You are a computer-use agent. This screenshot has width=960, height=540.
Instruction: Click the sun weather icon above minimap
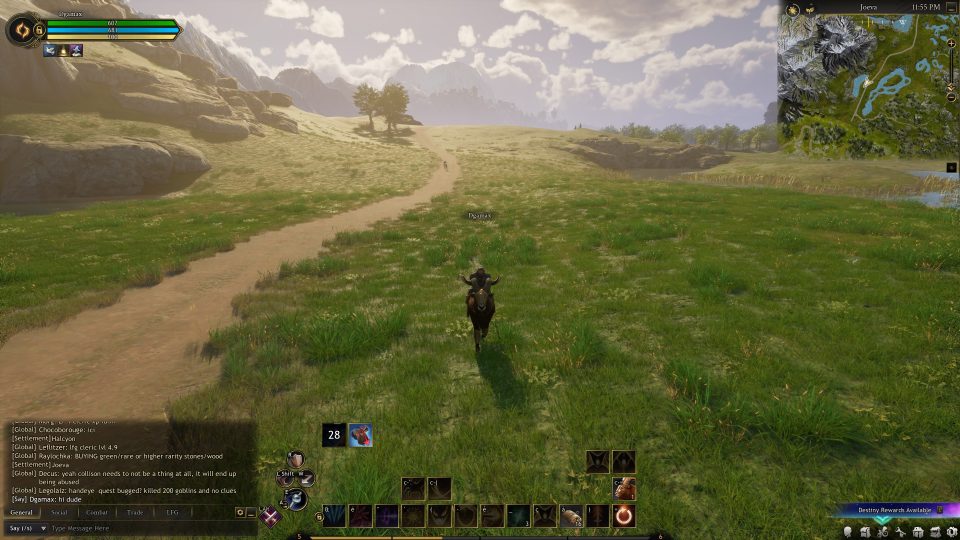[x=793, y=8]
